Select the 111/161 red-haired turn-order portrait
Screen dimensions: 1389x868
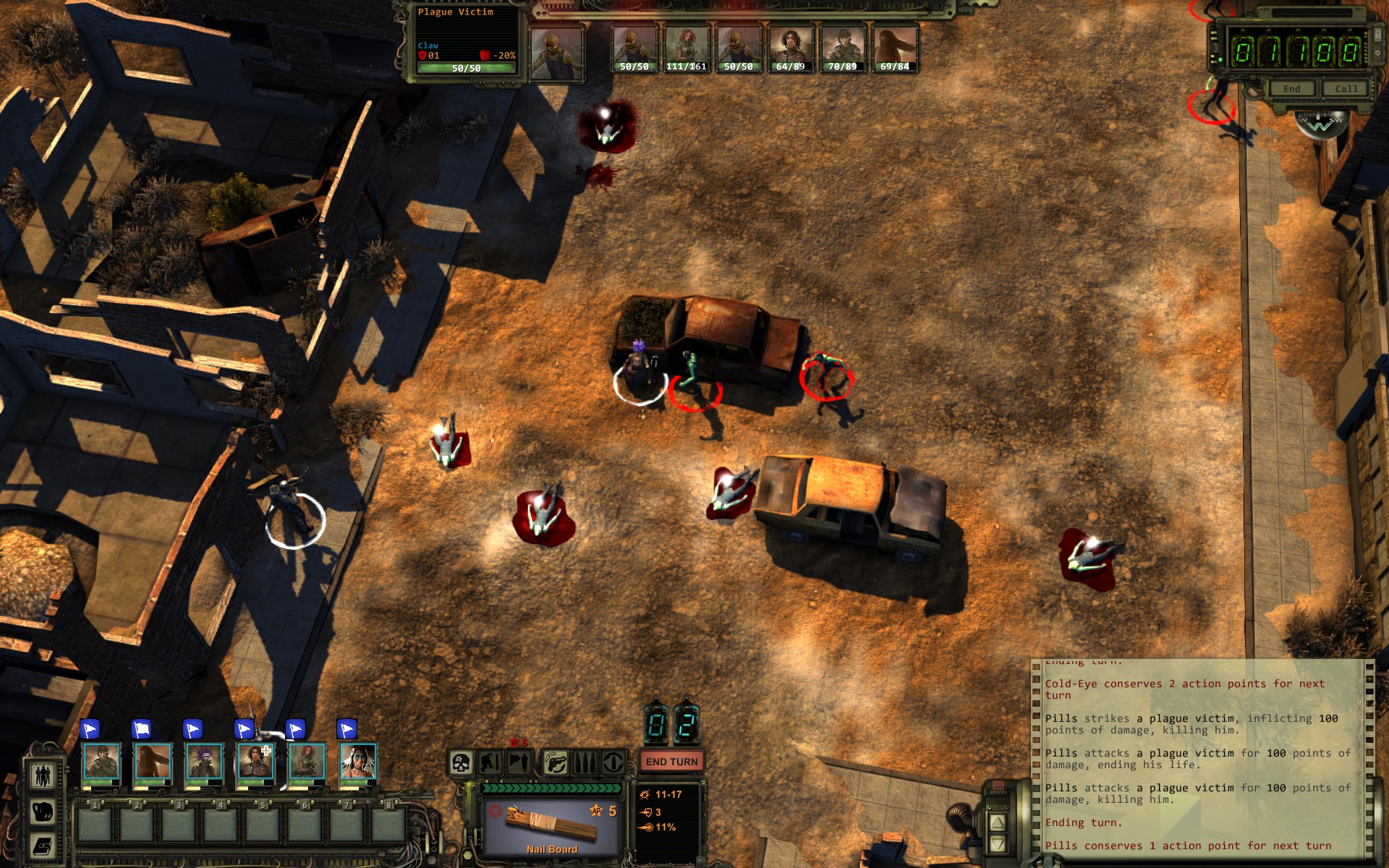click(686, 48)
